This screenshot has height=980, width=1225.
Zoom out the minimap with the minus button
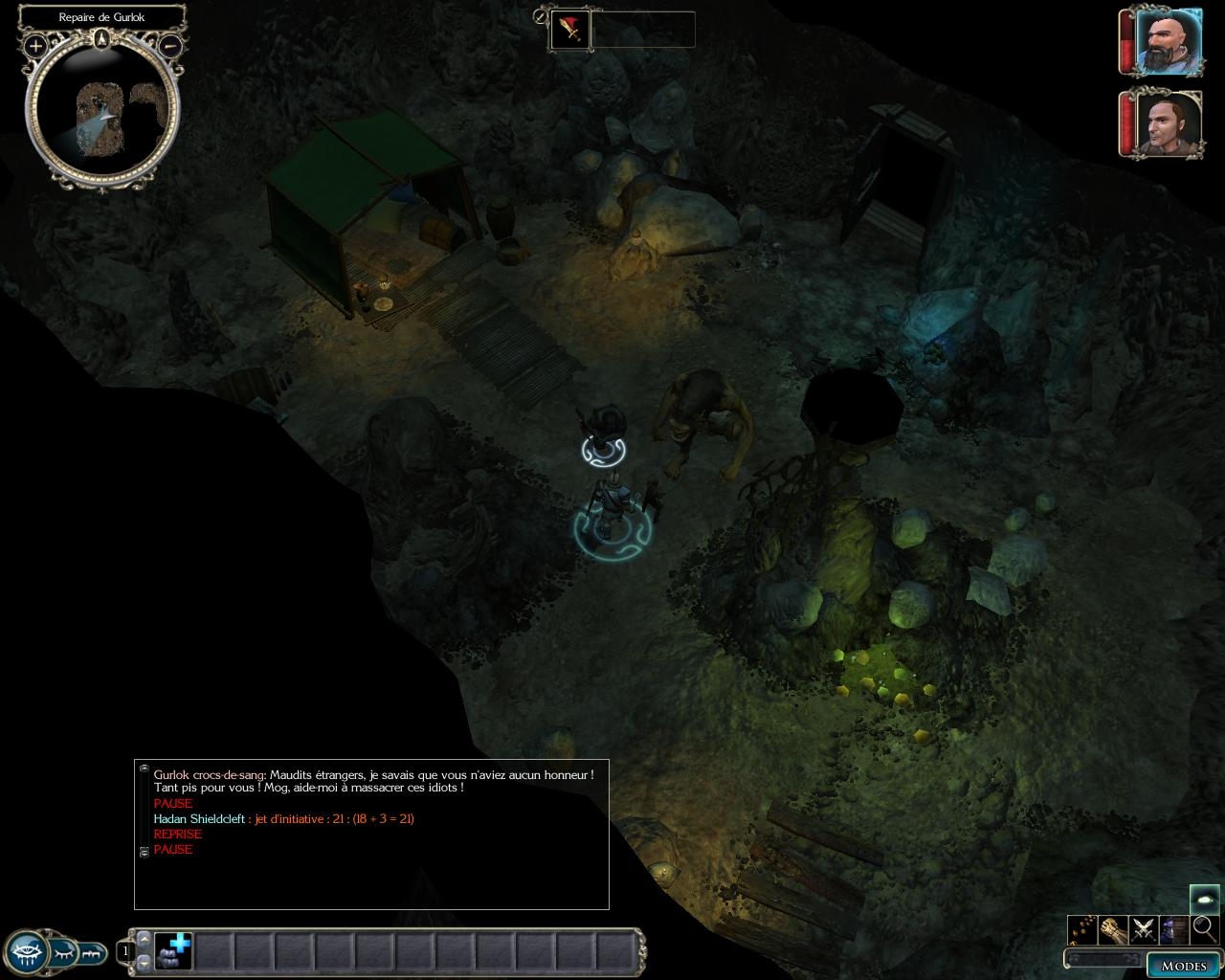(x=169, y=45)
